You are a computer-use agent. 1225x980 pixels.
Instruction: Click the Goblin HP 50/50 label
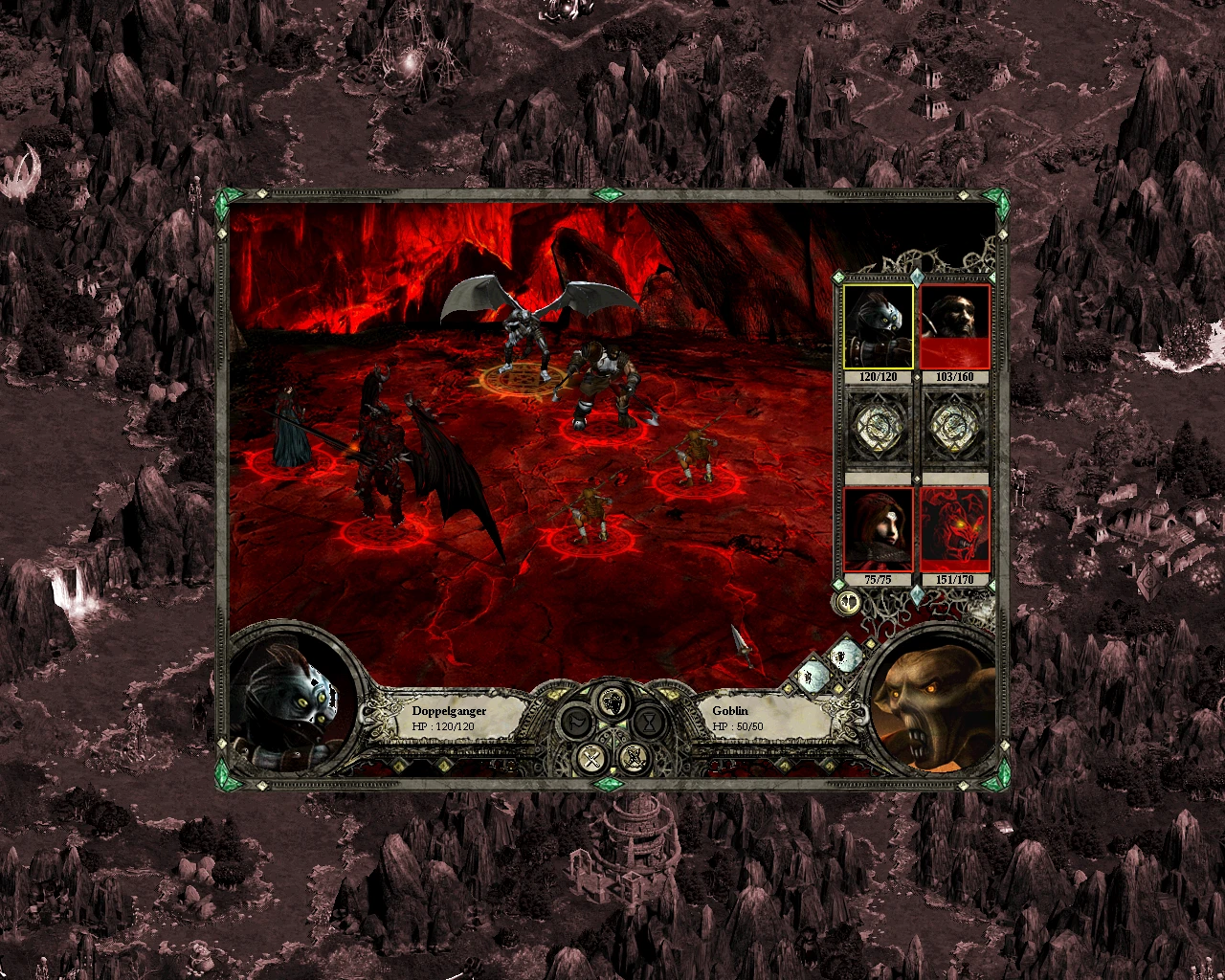click(x=739, y=726)
